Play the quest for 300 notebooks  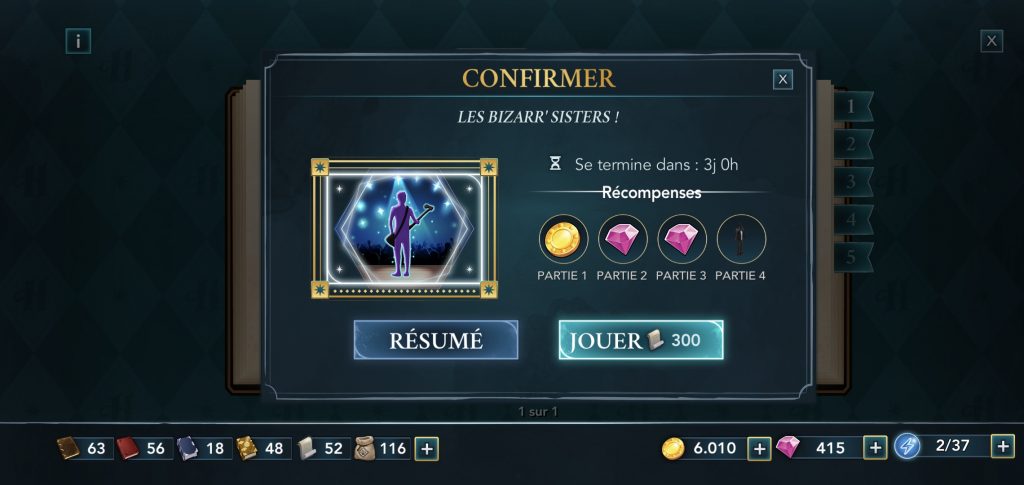coord(640,340)
